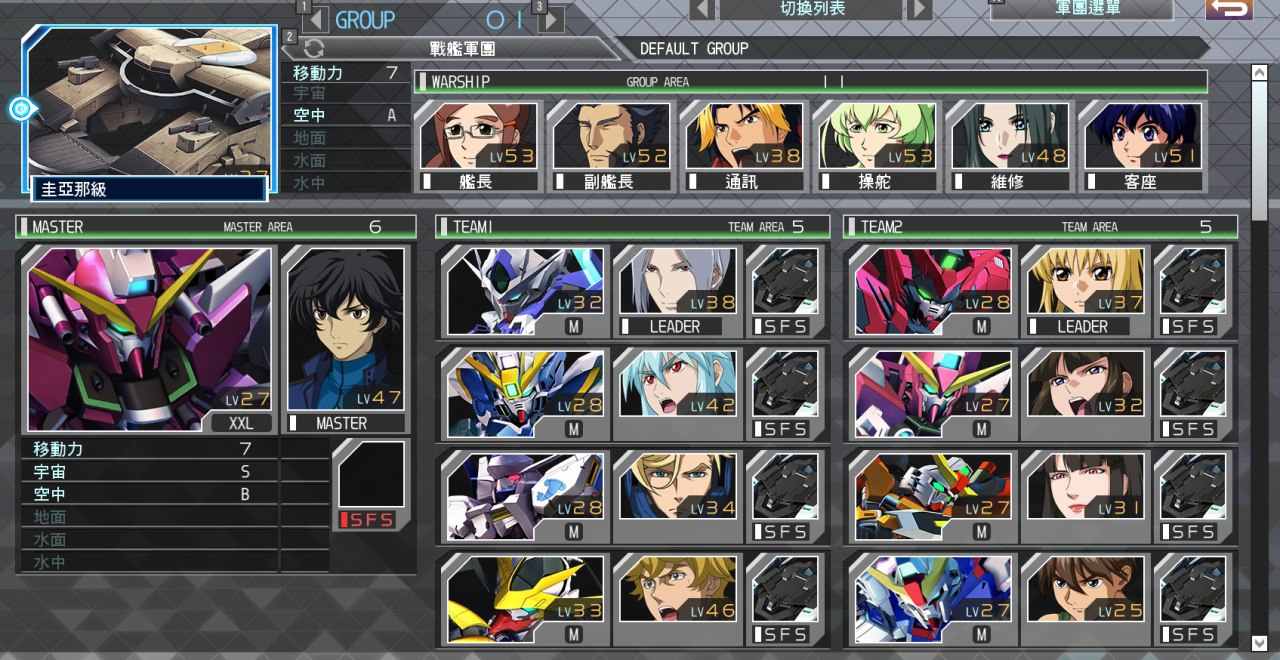Select the MASTER pilot portrait
This screenshot has height=660, width=1280.
pyautogui.click(x=344, y=340)
